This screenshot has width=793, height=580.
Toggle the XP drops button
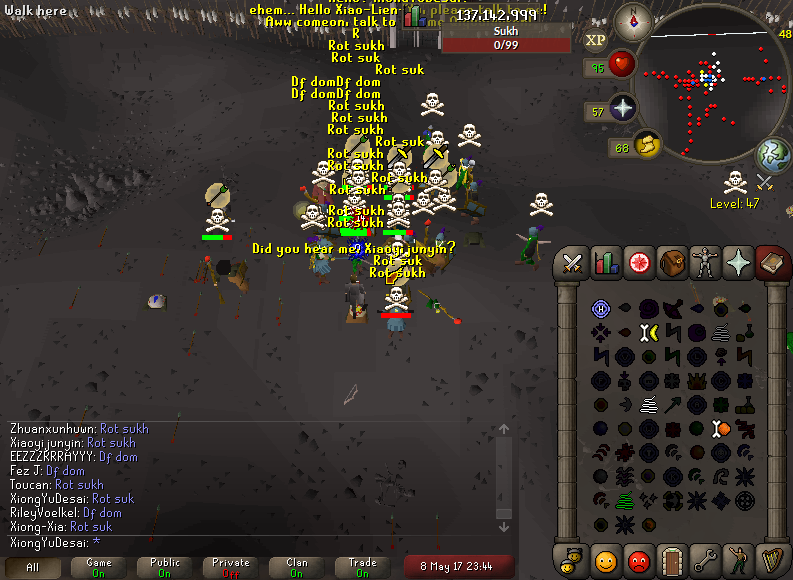[x=596, y=40]
